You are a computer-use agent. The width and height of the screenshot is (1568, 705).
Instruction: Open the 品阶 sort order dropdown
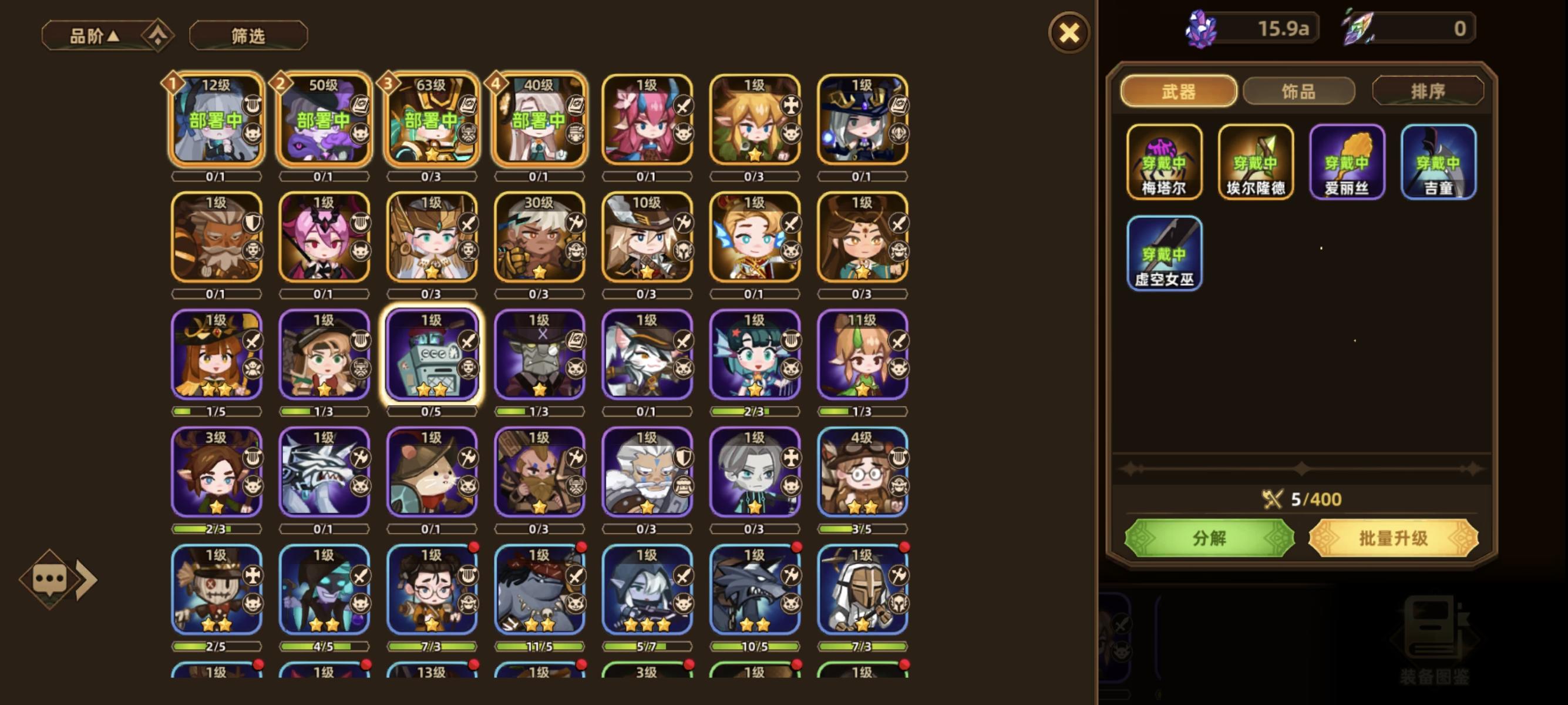pyautogui.click(x=93, y=35)
